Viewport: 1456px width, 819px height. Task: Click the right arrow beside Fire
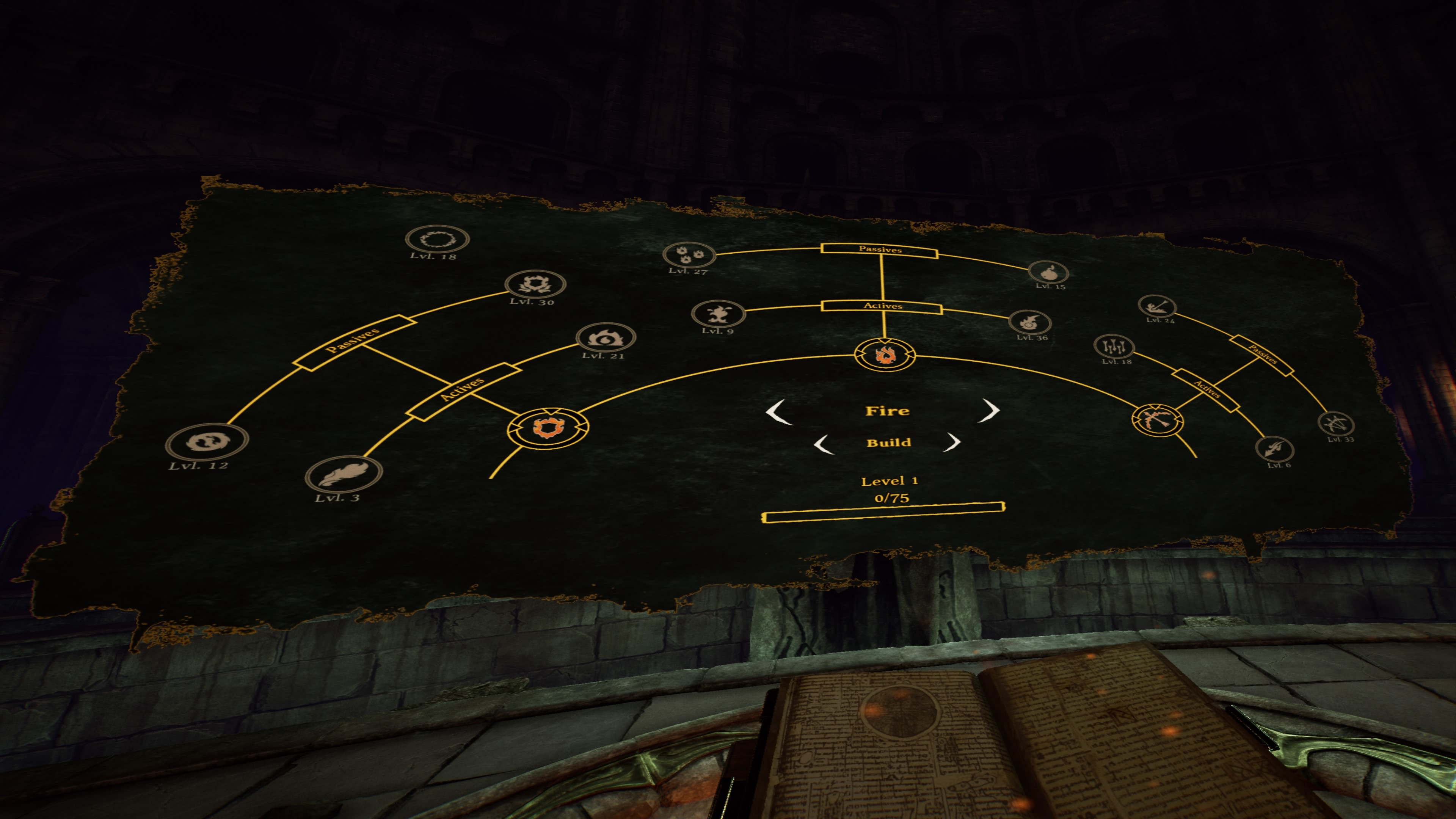[990, 410]
